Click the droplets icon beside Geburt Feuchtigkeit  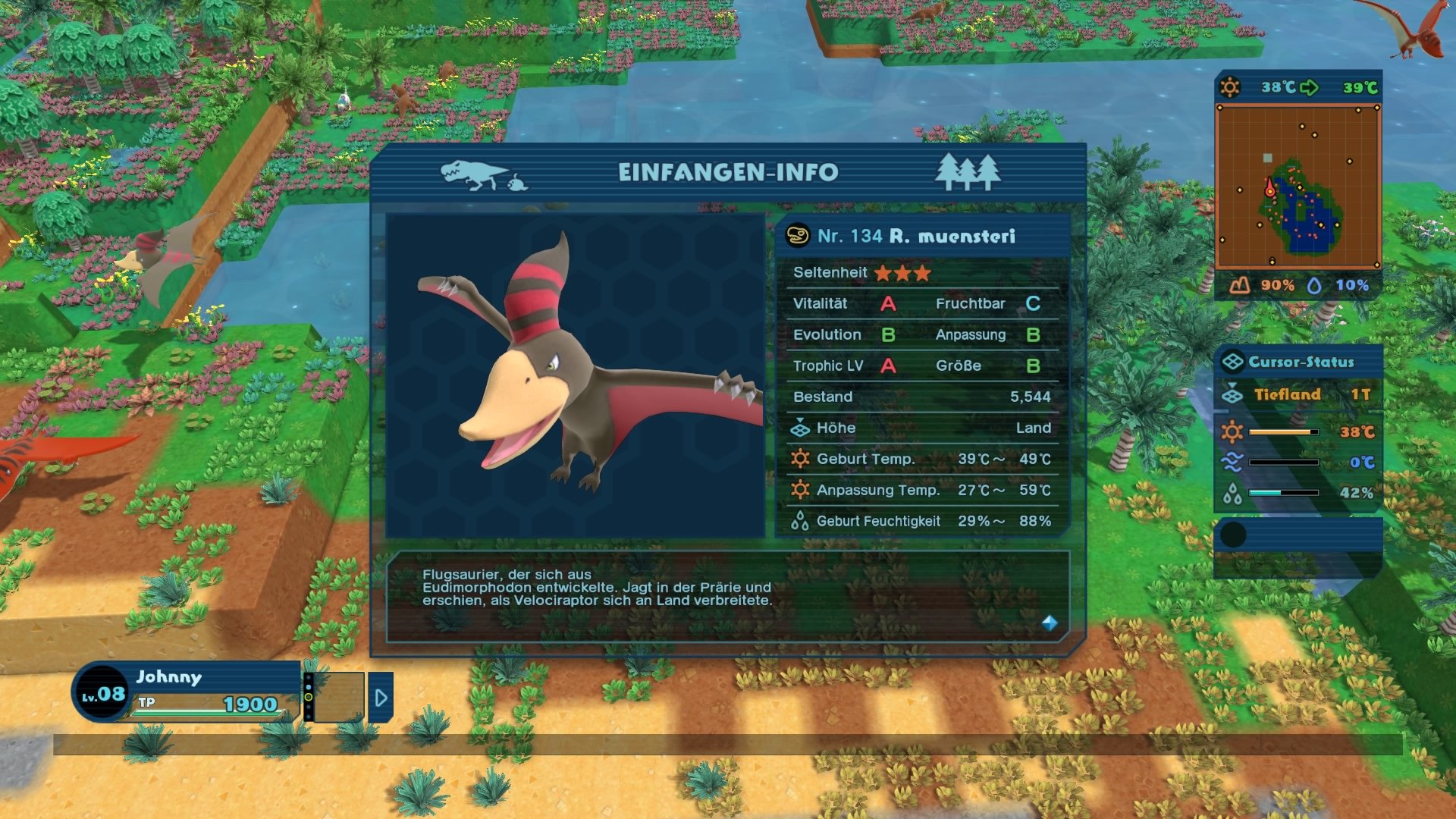click(x=799, y=521)
